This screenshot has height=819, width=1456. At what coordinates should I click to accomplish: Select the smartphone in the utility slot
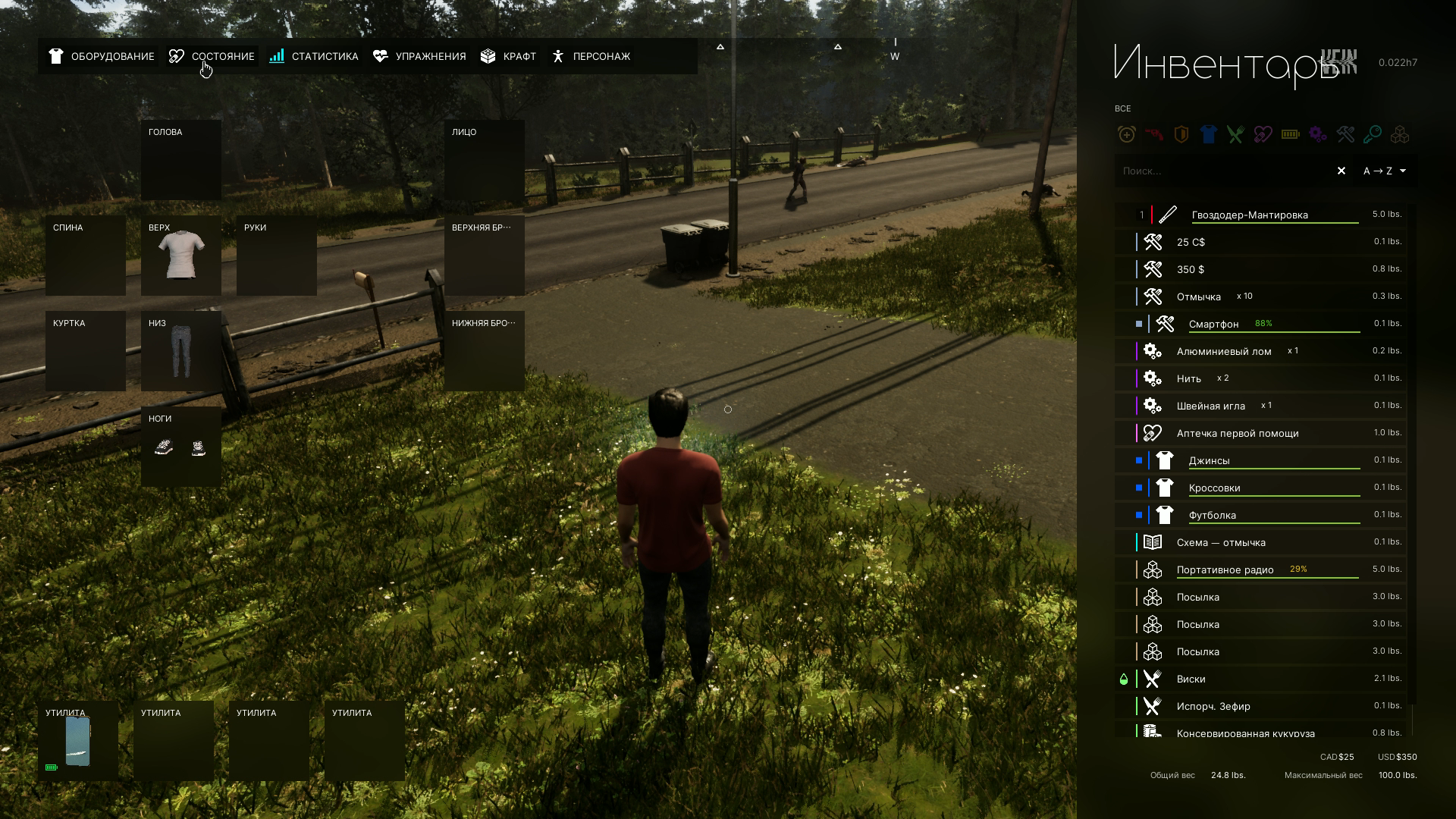(x=78, y=741)
